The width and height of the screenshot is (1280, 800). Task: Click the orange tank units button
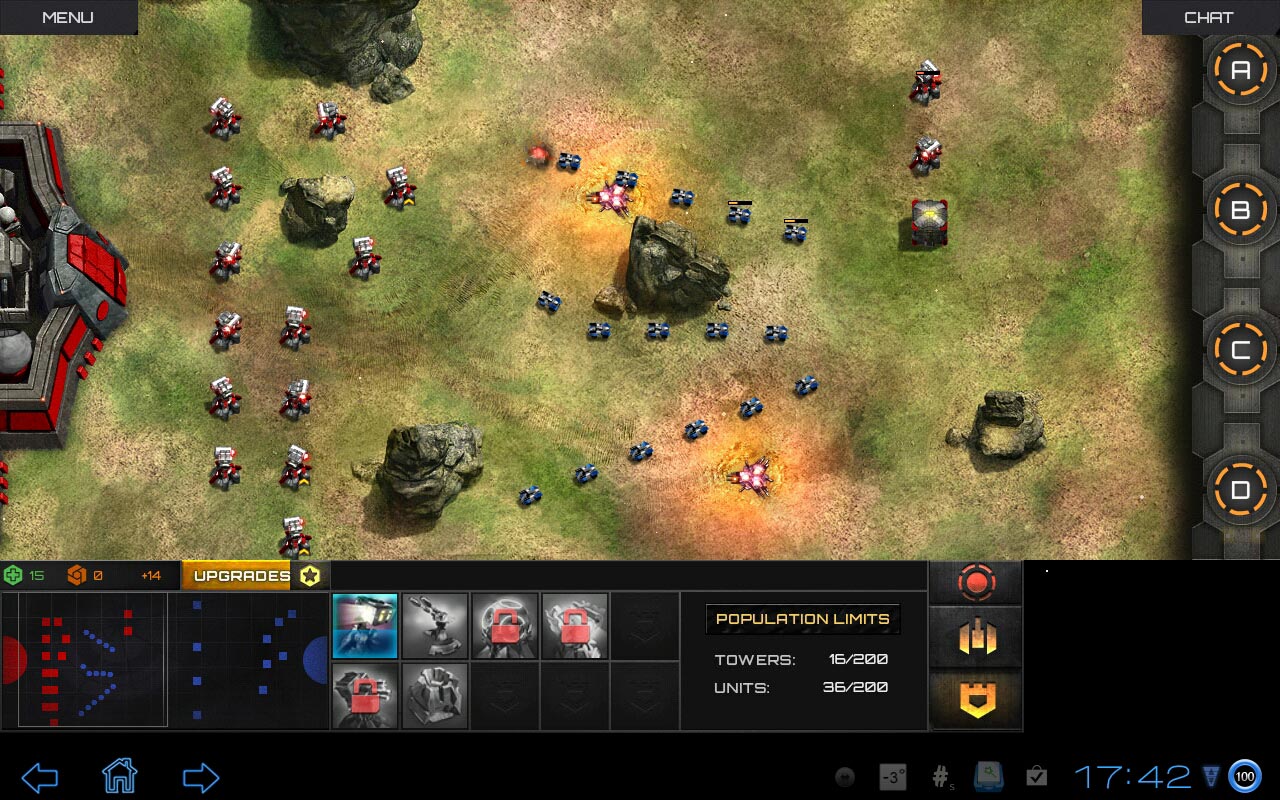(976, 638)
